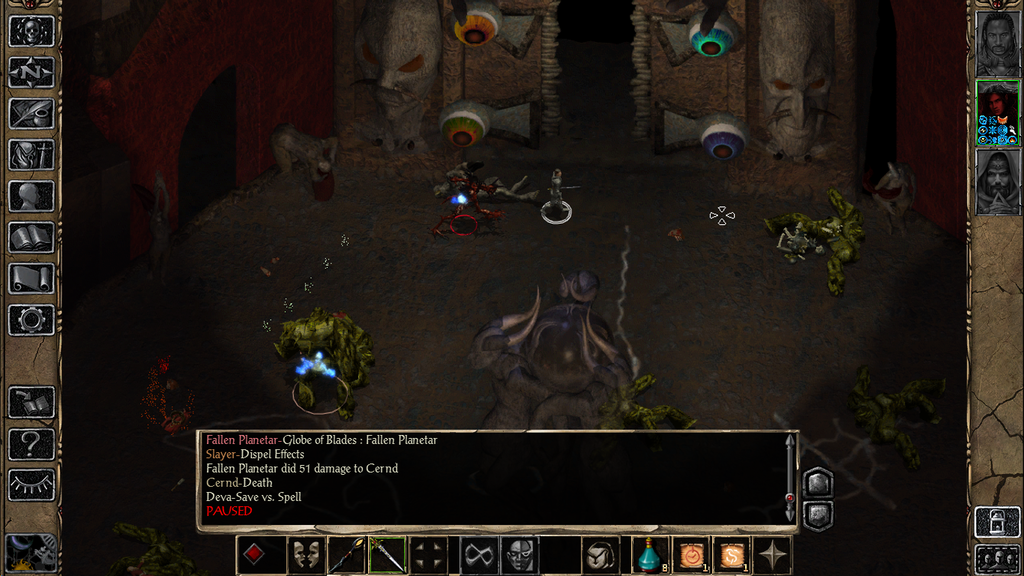Viewport: 1024px width, 576px height.
Task: Click the dialog log scrollbar
Action: coord(790,478)
